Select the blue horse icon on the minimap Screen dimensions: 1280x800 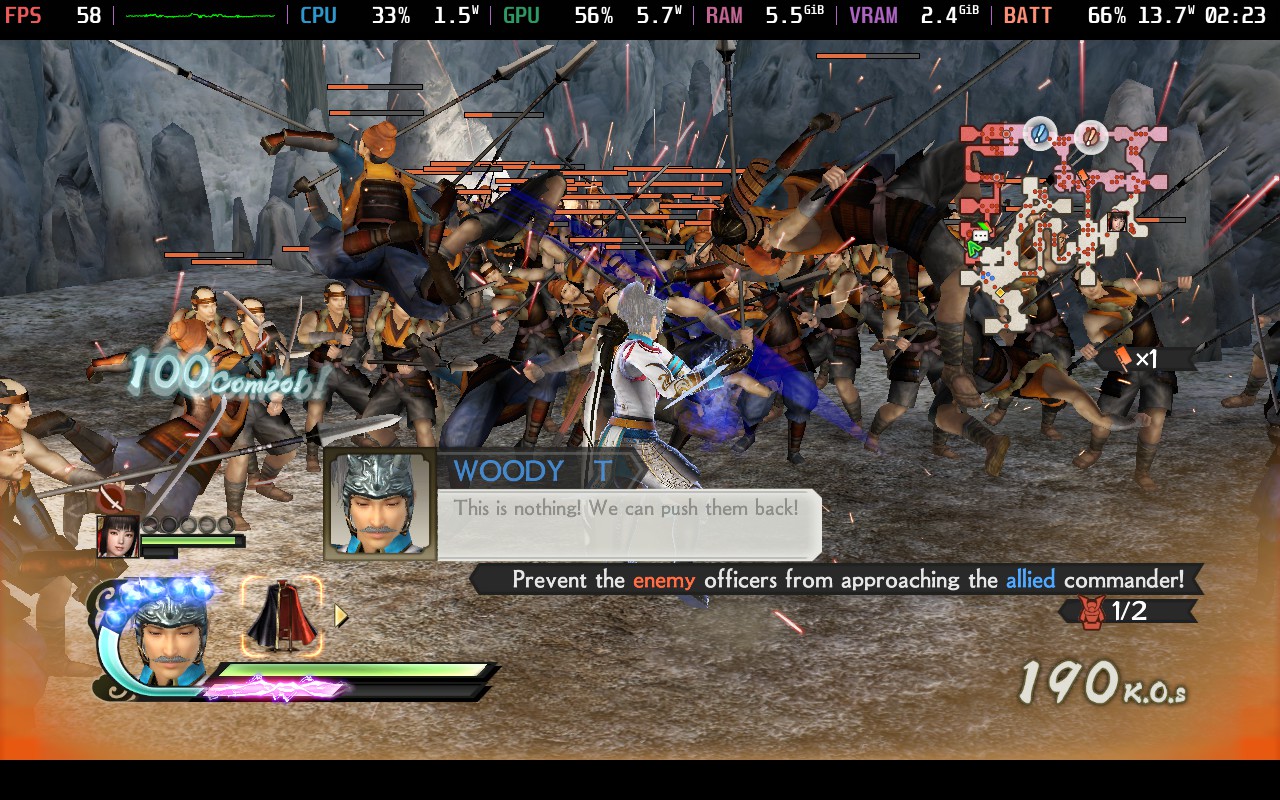(1037, 134)
